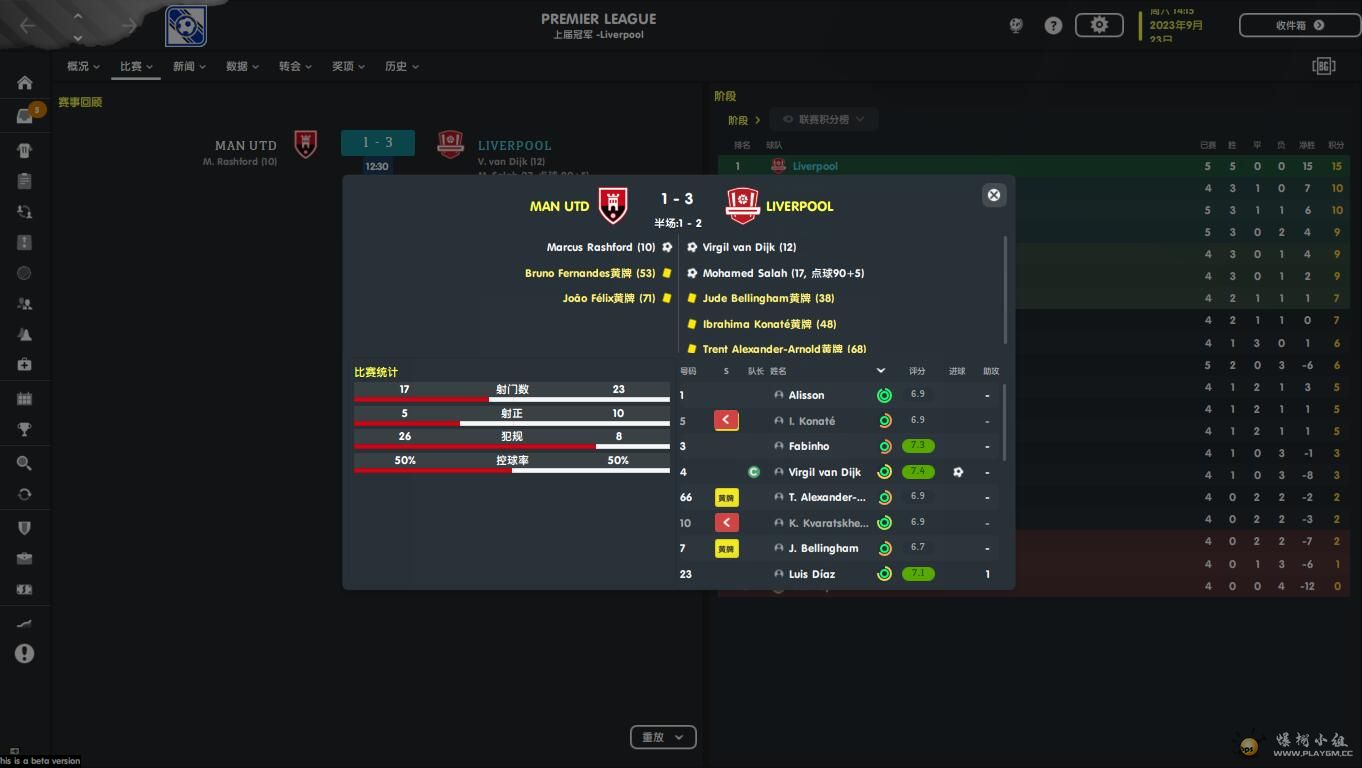Open the 奖项 menu
Viewport: 1362px width, 768px height.
click(348, 66)
